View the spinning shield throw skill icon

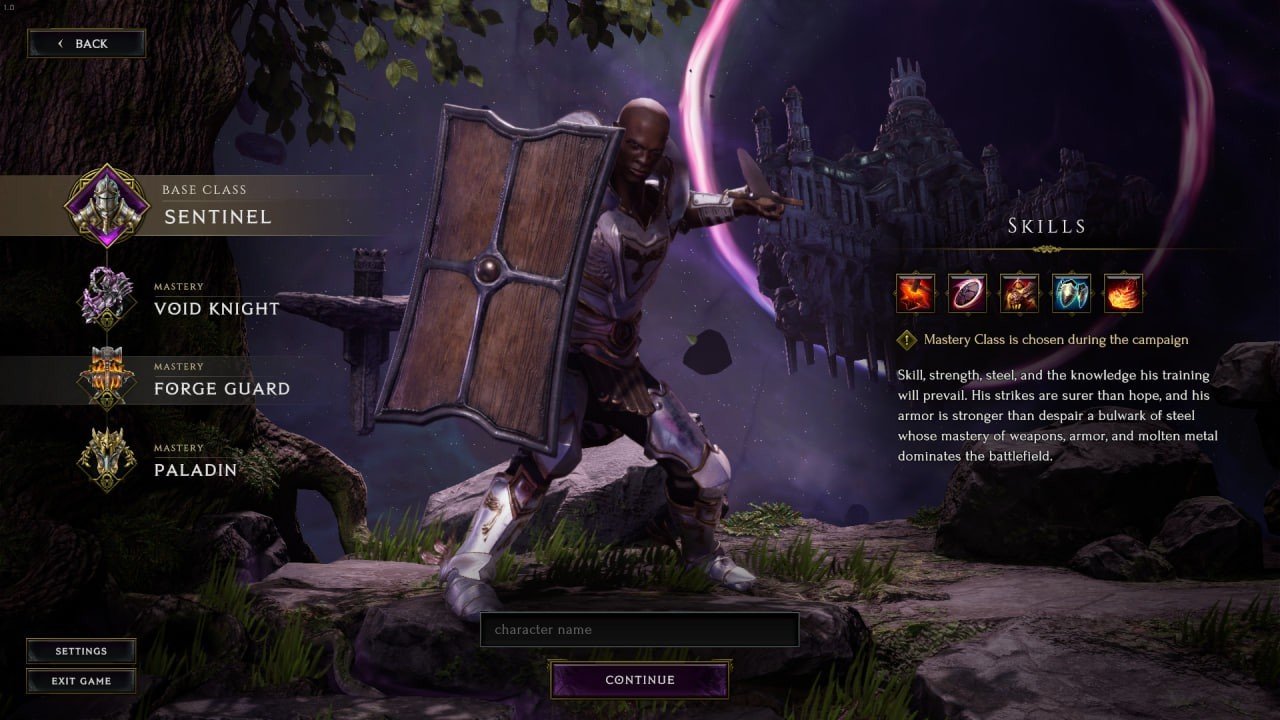[968, 294]
